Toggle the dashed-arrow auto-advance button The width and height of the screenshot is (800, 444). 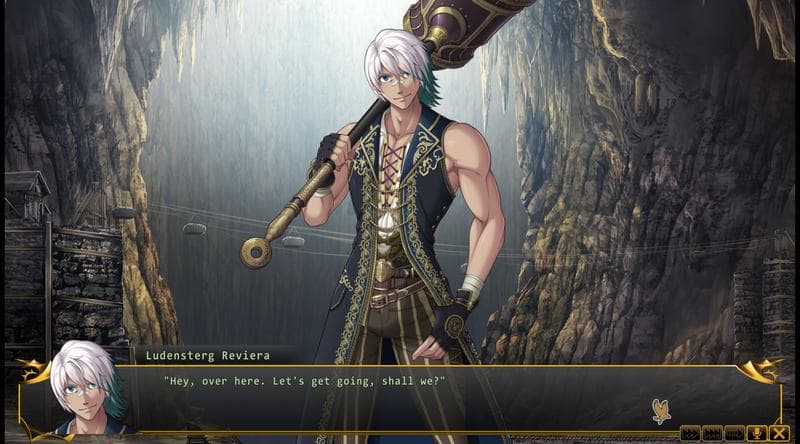pyautogui.click(x=734, y=433)
